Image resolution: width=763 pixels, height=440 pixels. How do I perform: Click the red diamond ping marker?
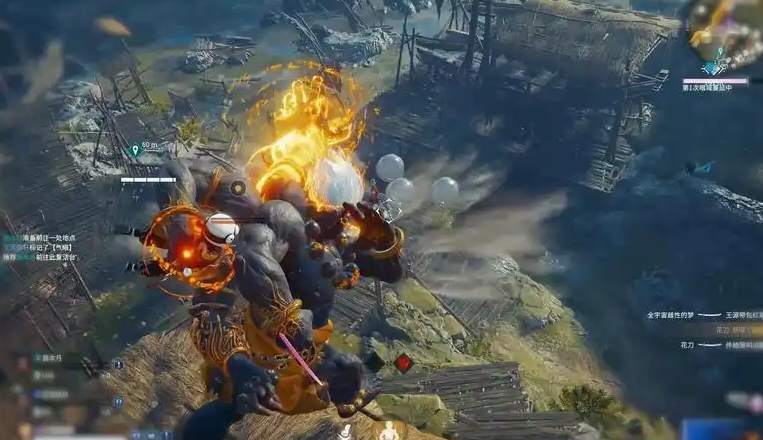tap(403, 363)
